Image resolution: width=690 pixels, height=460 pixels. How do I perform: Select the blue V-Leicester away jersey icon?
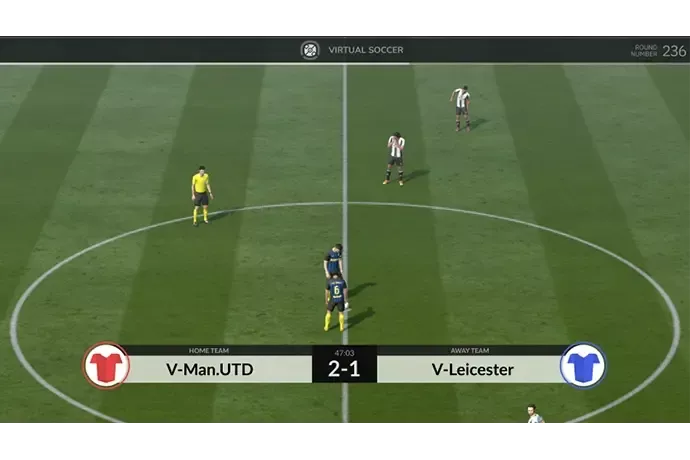click(582, 365)
